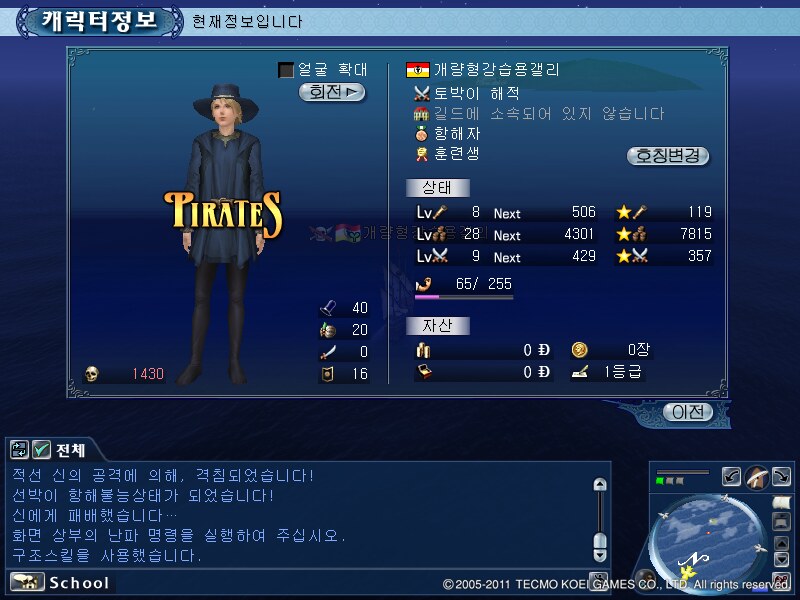Go back with the 이전 button

click(x=689, y=412)
